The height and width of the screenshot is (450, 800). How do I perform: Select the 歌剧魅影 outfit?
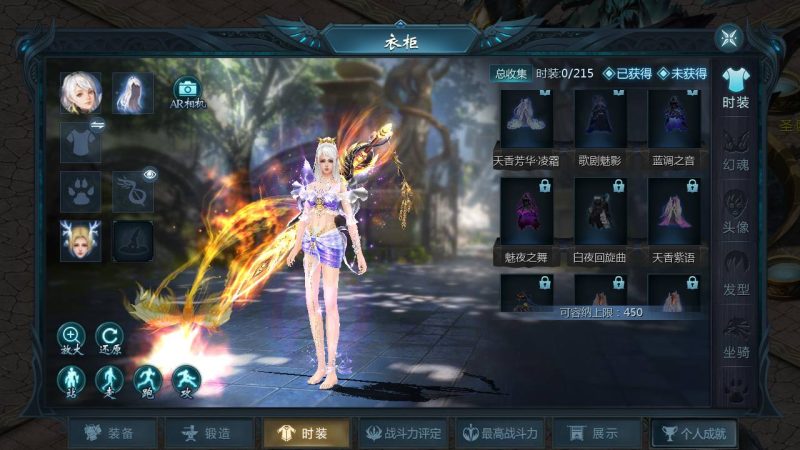point(600,125)
